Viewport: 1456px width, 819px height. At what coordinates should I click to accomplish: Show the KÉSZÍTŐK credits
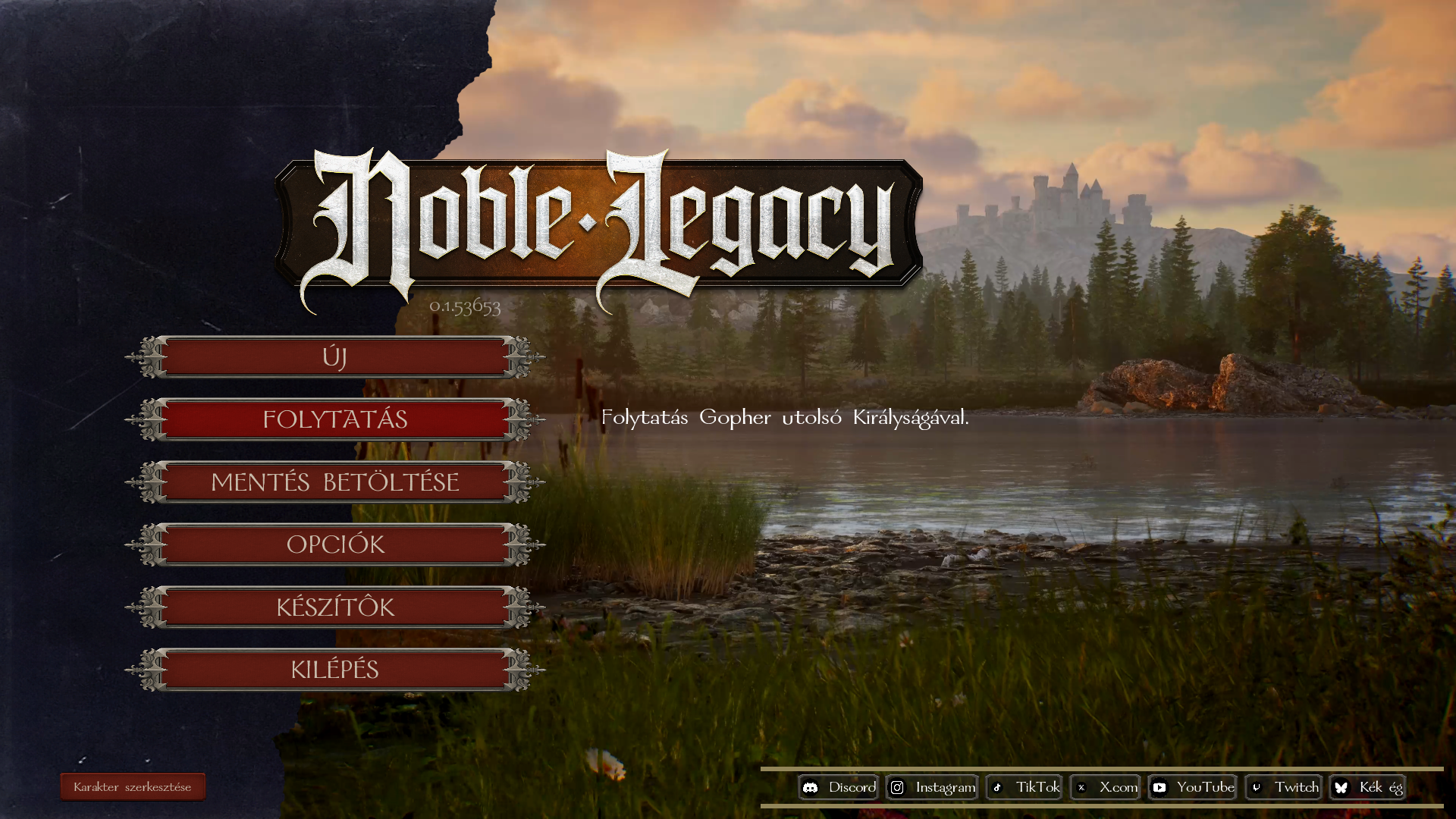(x=334, y=607)
